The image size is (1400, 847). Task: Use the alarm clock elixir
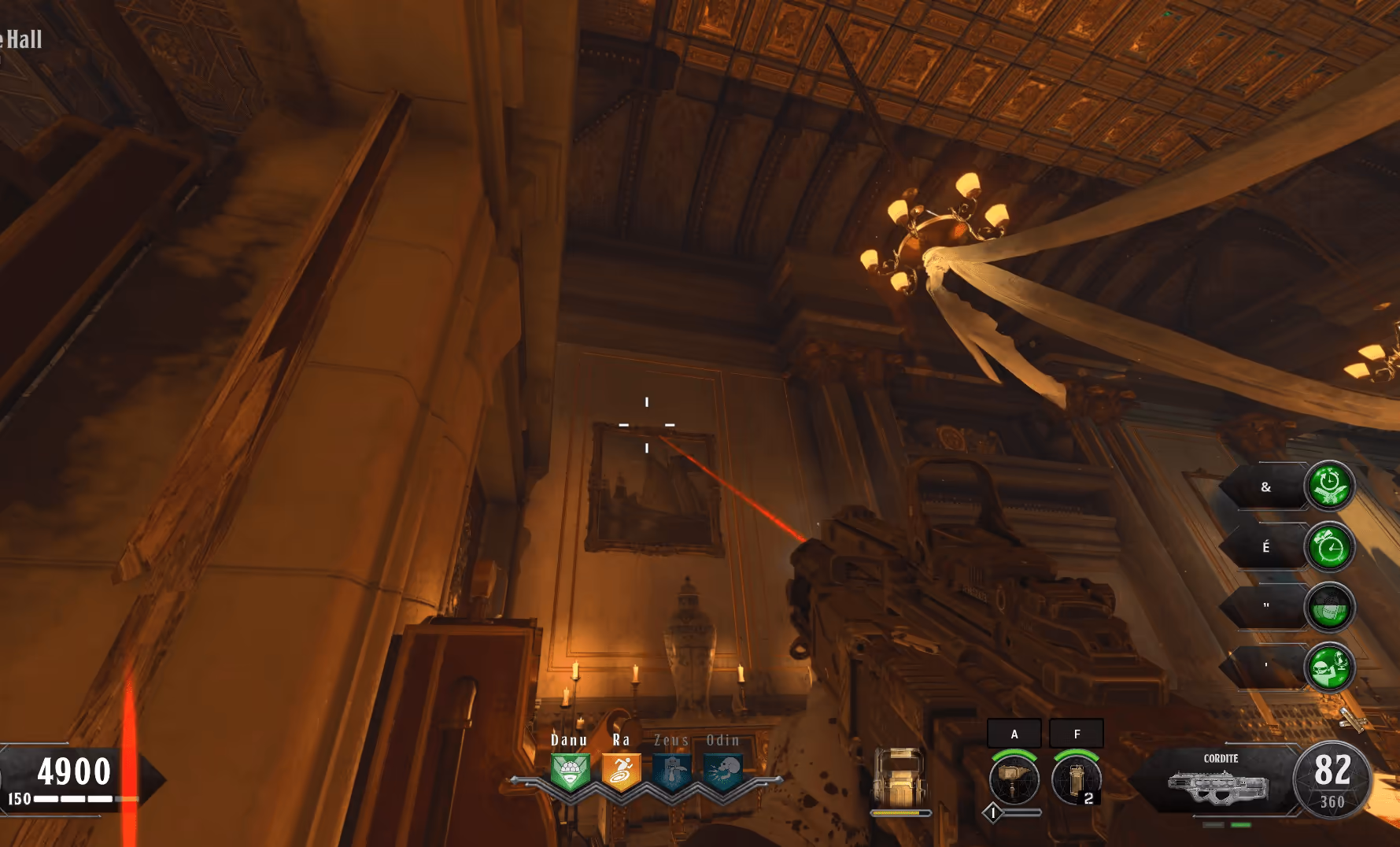click(x=1329, y=547)
